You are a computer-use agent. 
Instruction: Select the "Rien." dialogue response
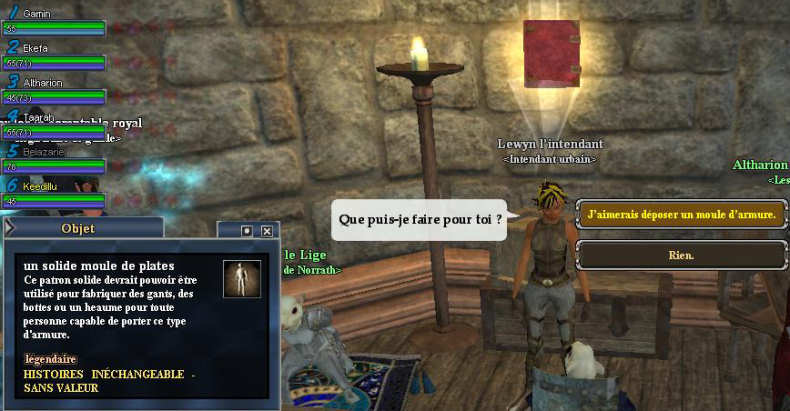682,255
